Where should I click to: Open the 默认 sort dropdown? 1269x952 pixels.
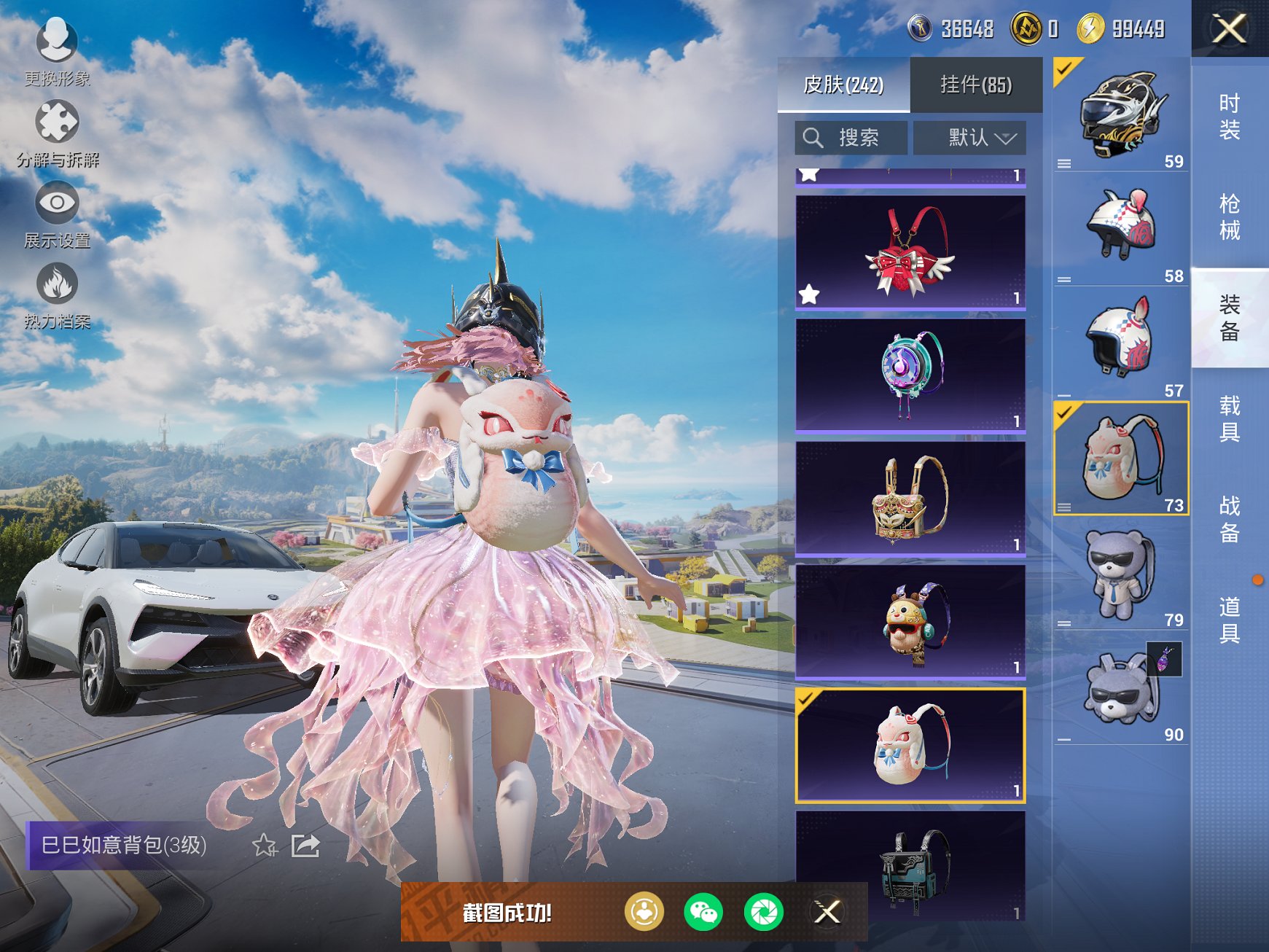(x=969, y=138)
